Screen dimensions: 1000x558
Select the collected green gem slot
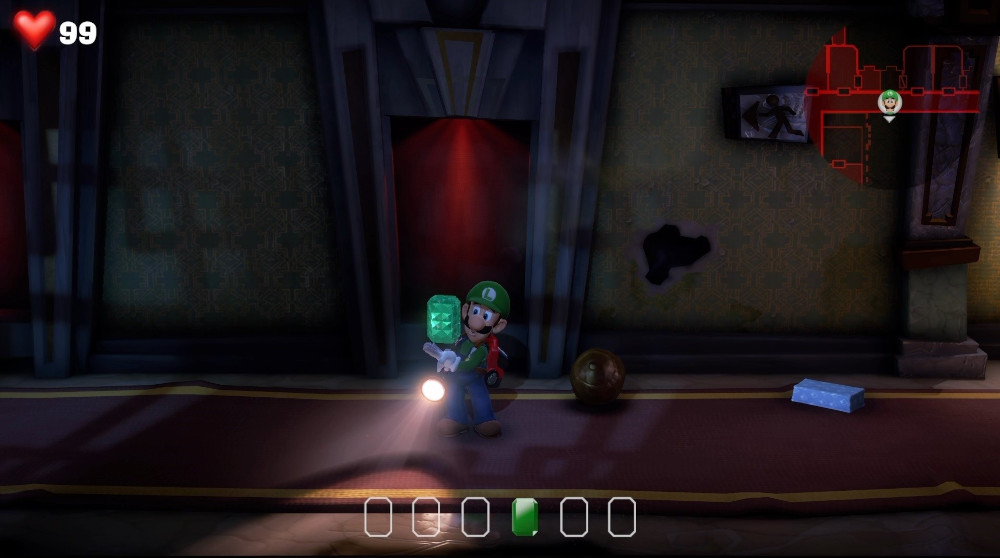click(524, 517)
